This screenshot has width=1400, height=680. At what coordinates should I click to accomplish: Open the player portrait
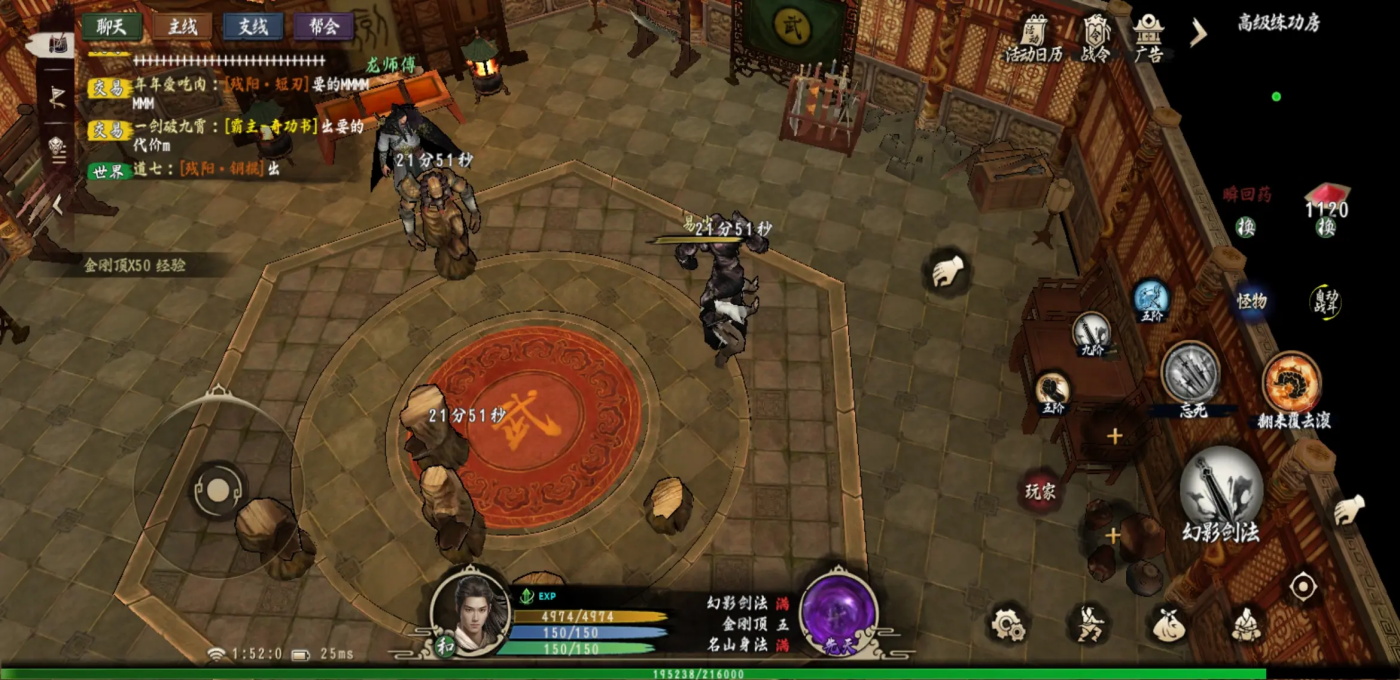pos(470,607)
